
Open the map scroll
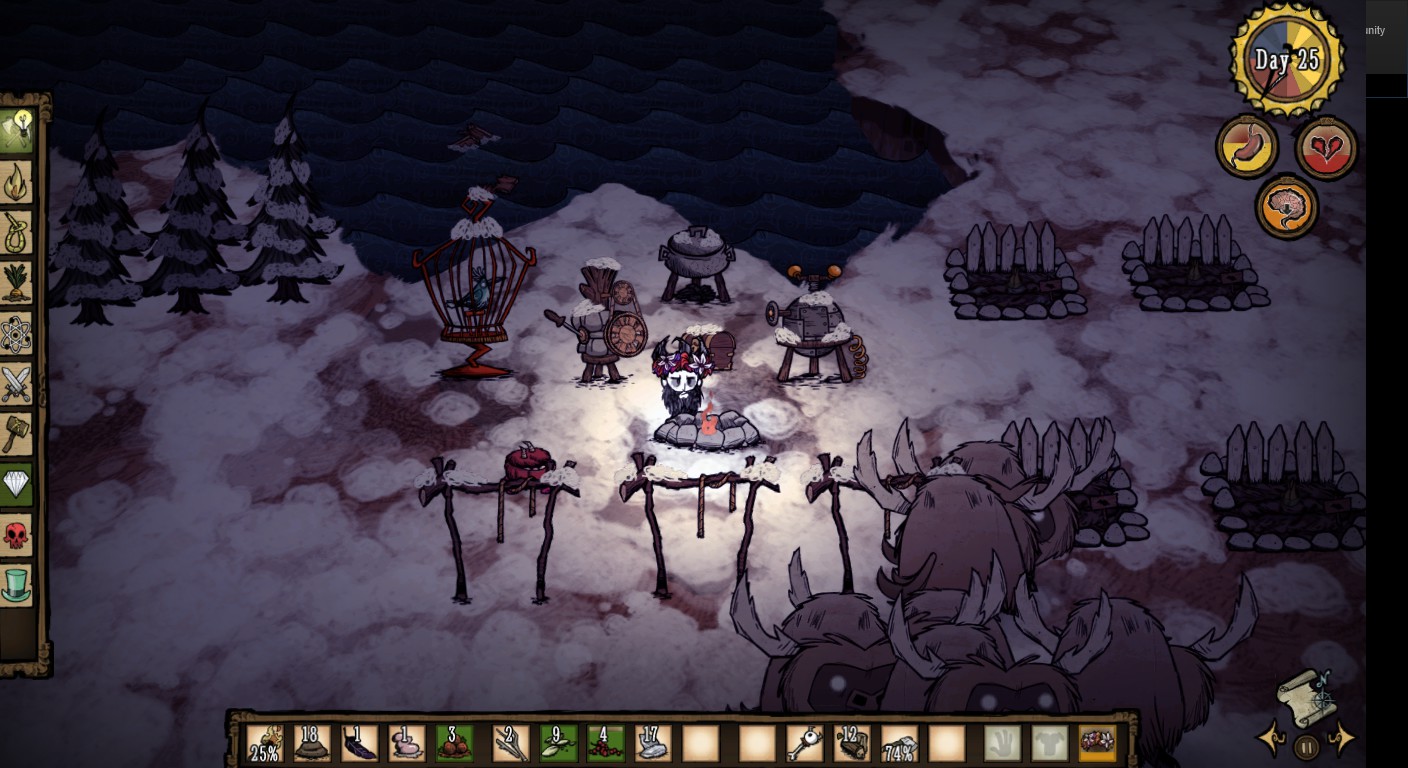[1306, 696]
